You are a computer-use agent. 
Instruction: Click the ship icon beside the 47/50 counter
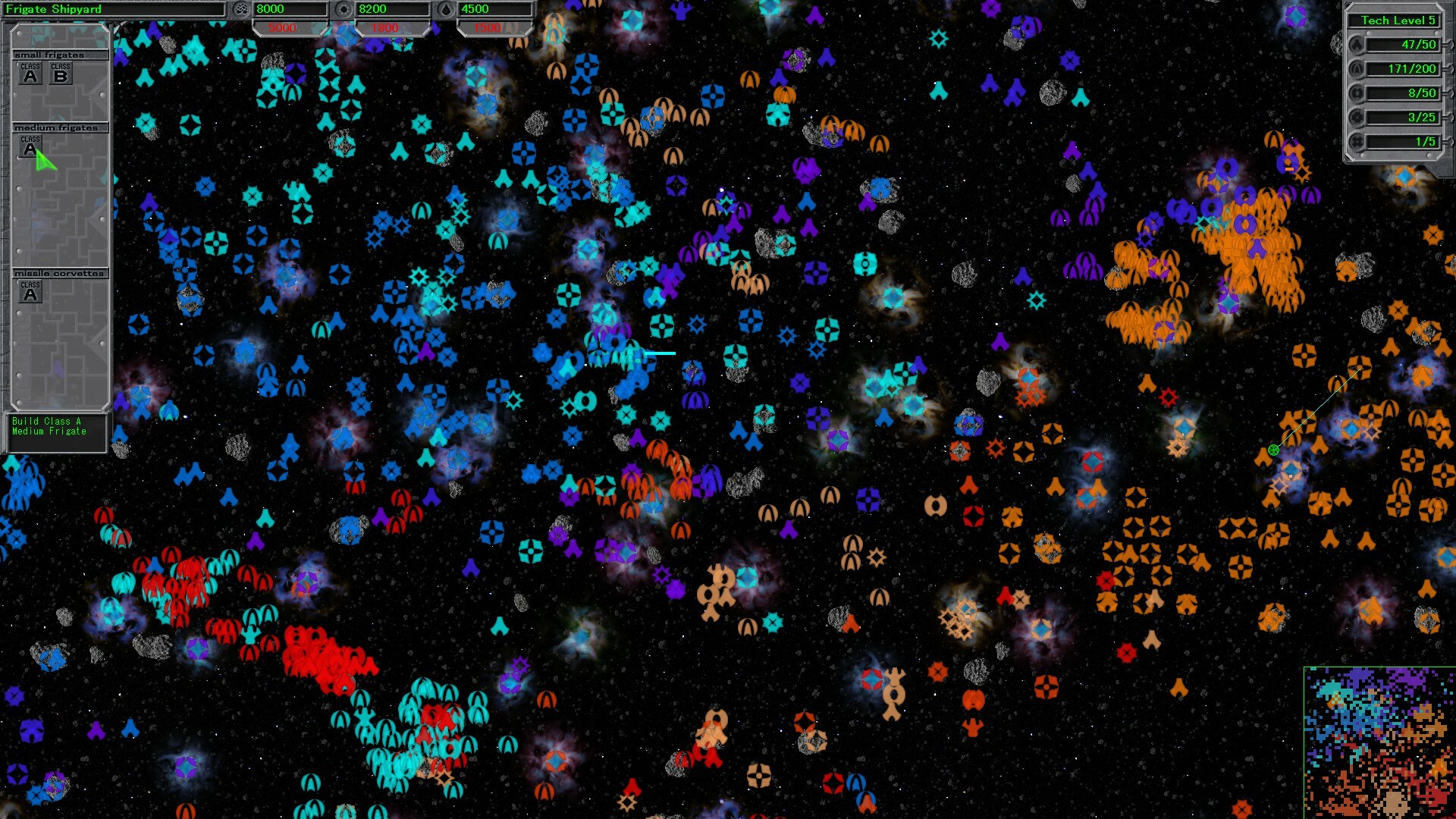tap(1357, 45)
